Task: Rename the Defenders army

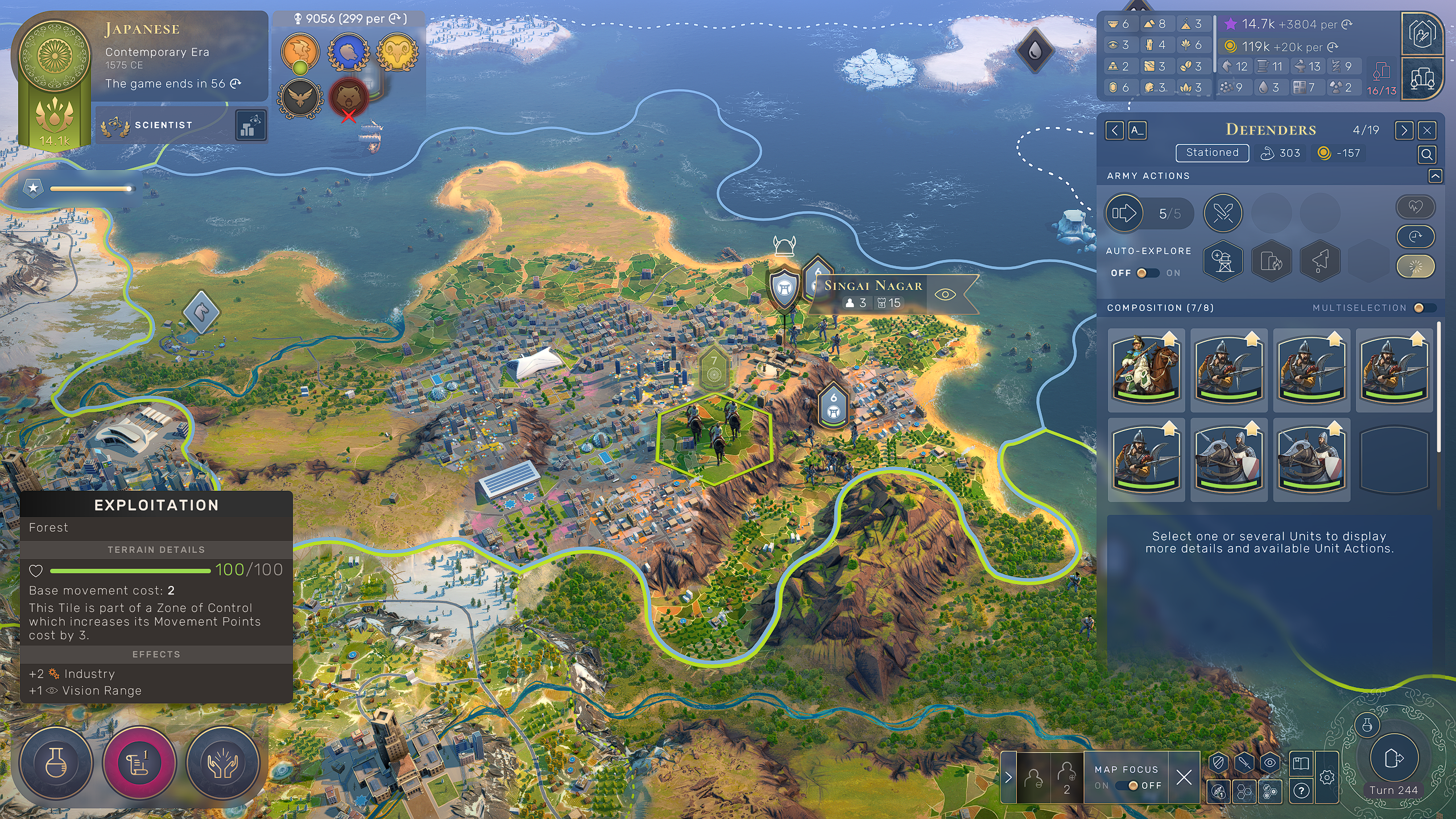Action: [1136, 131]
